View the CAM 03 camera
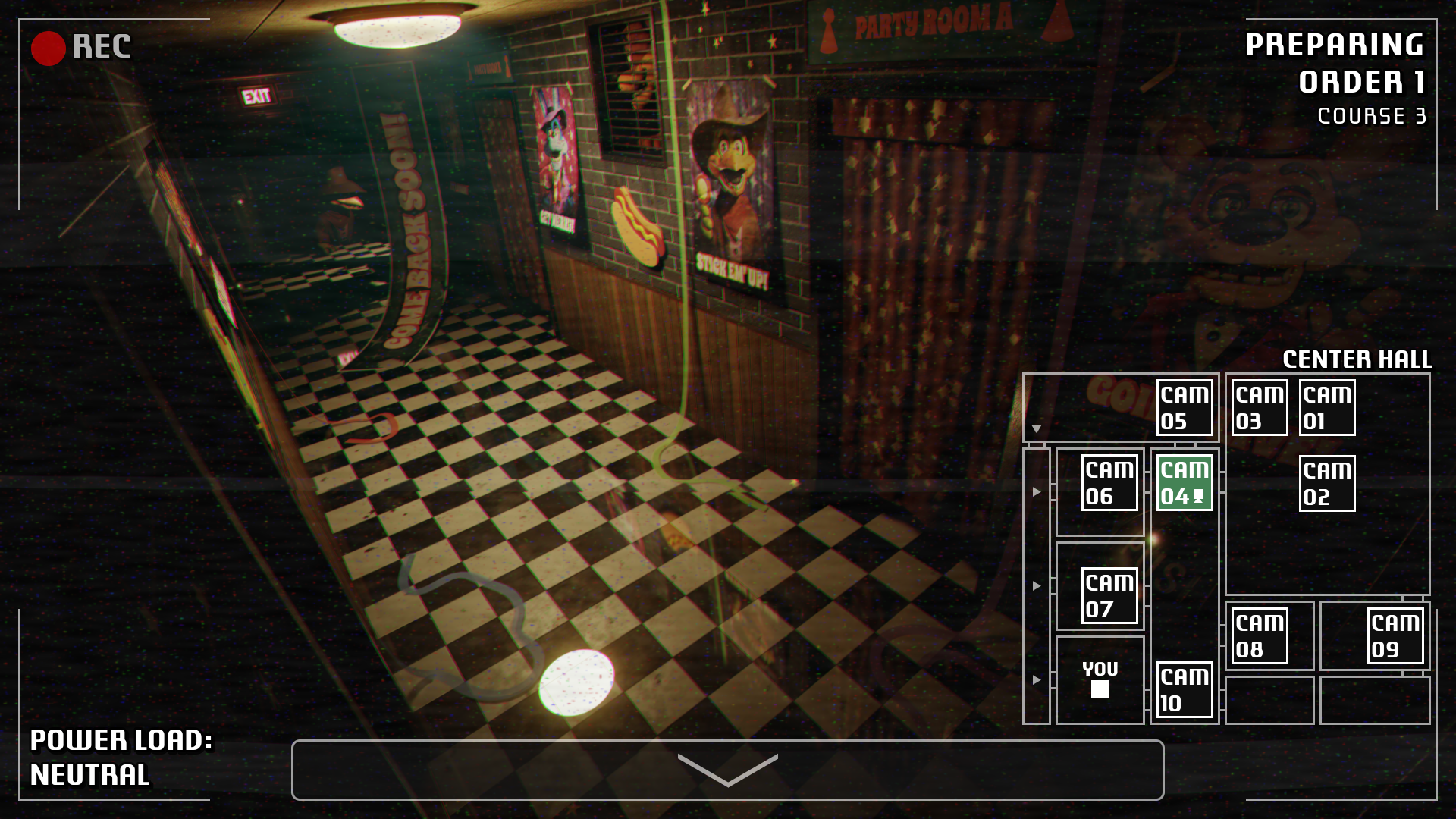 [x=1259, y=408]
